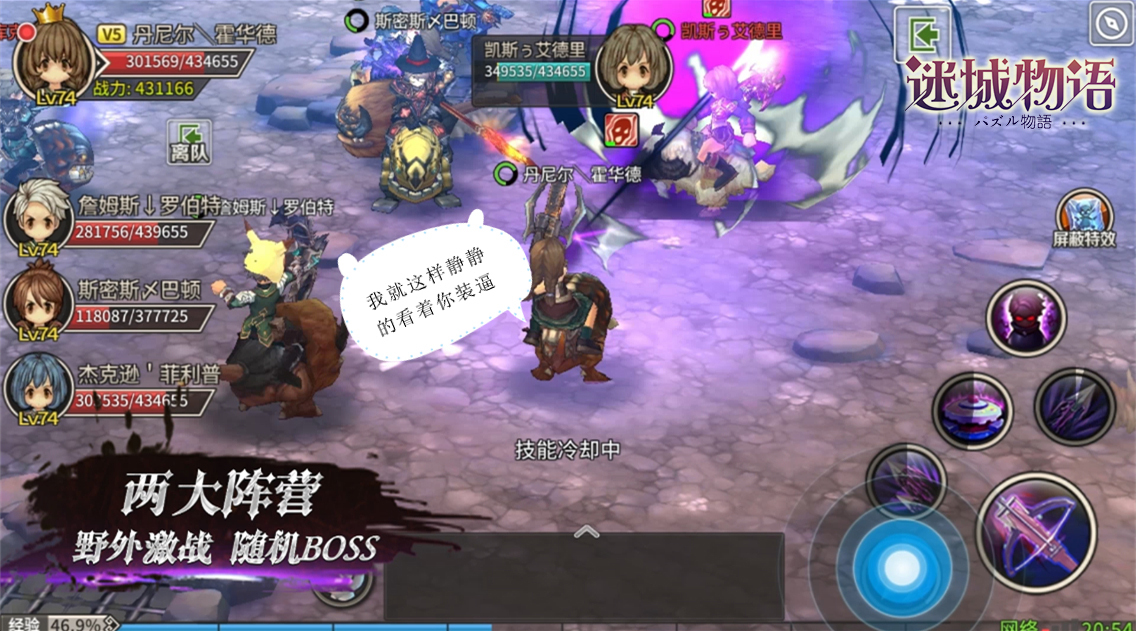
Task: Expand the chat panel with the up arrow
Action: click(x=586, y=532)
